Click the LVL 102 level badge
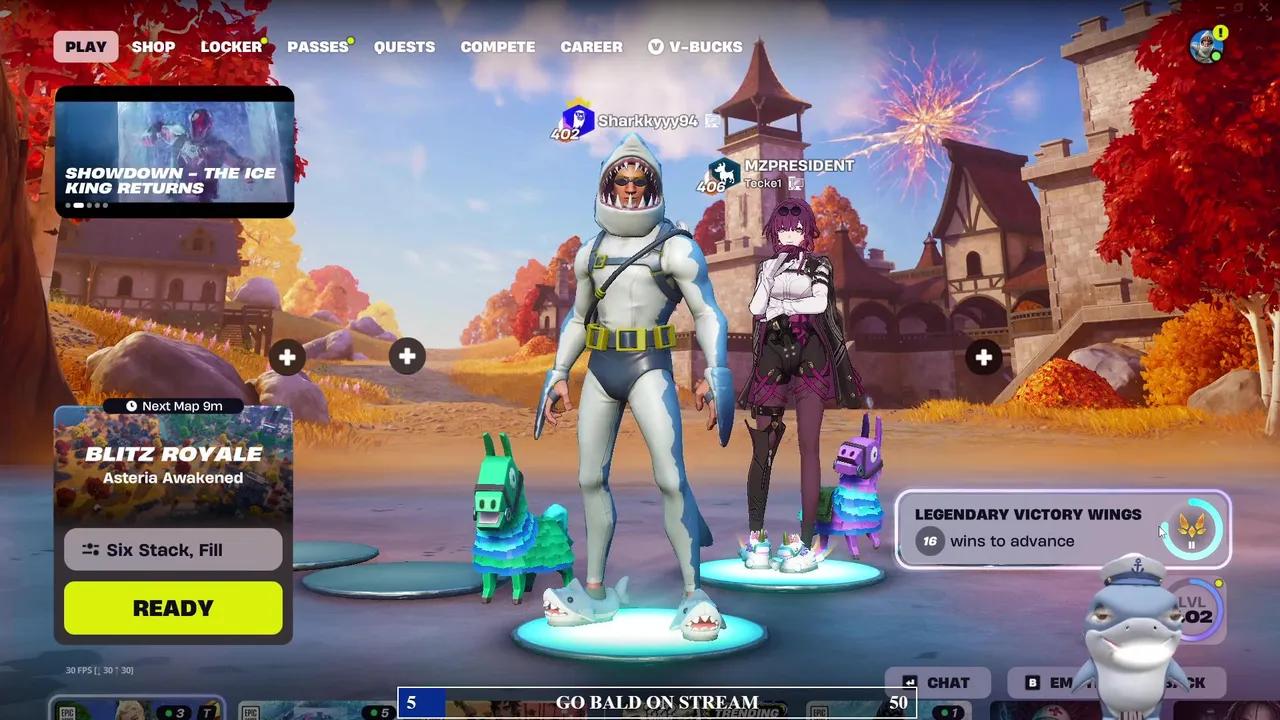The image size is (1280, 720). 1196,611
